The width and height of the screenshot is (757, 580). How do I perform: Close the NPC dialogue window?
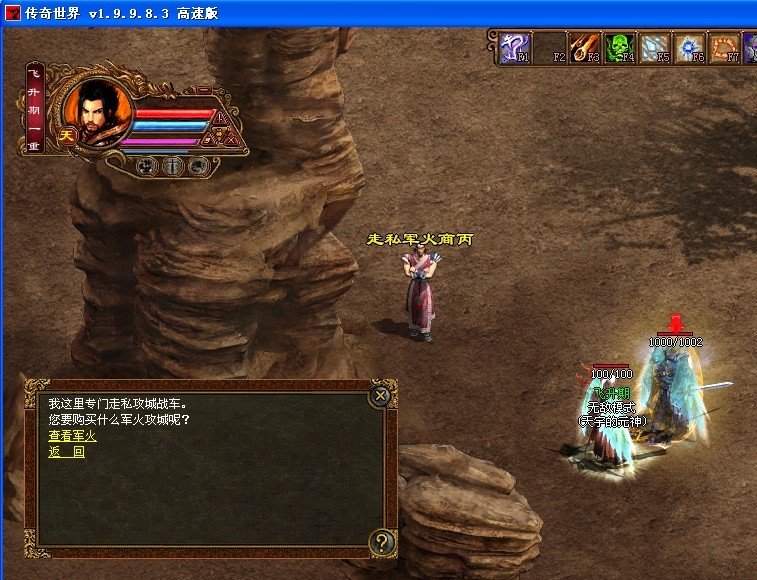coord(380,396)
